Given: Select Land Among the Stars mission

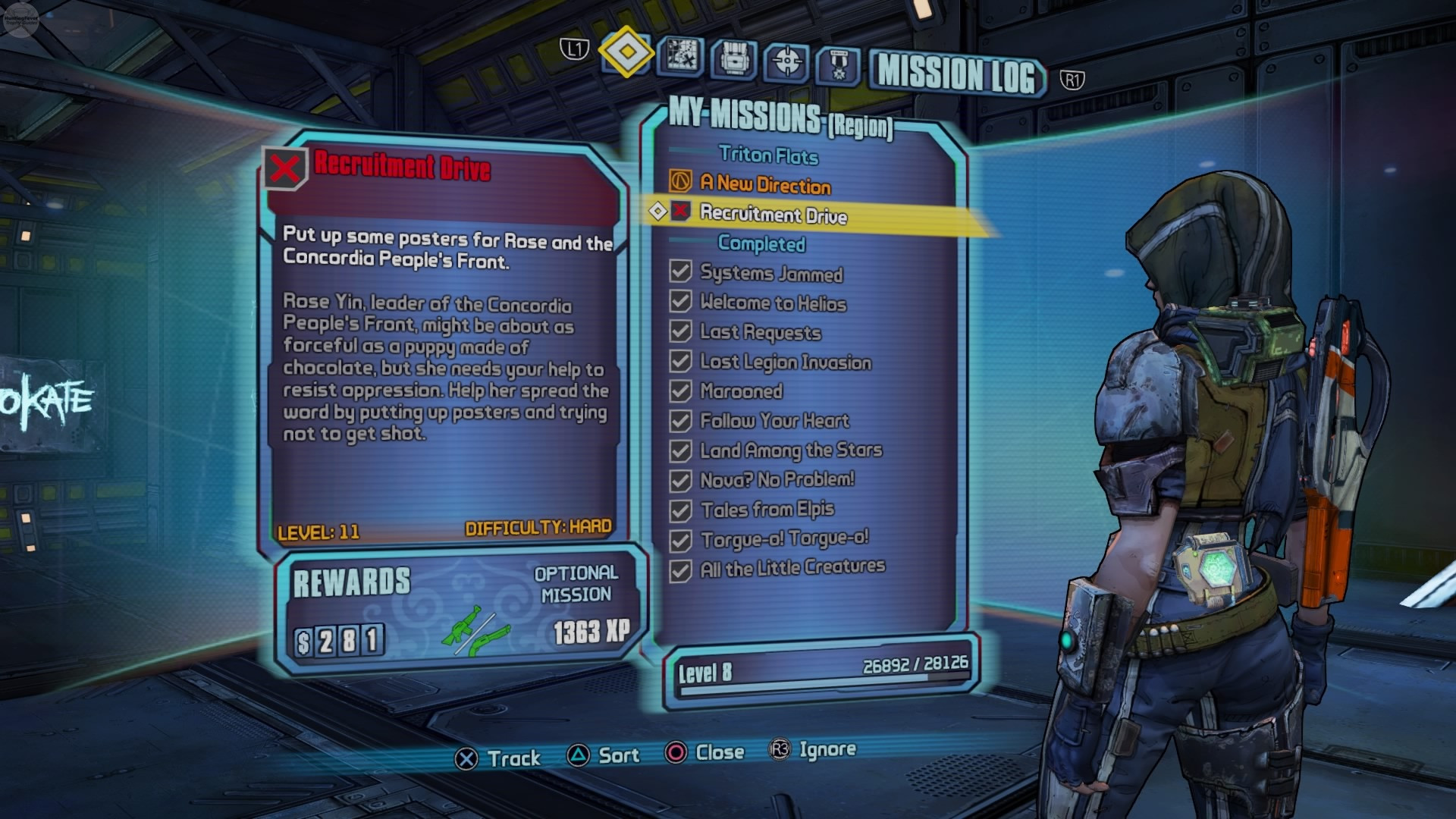Looking at the screenshot, I should 790,450.
